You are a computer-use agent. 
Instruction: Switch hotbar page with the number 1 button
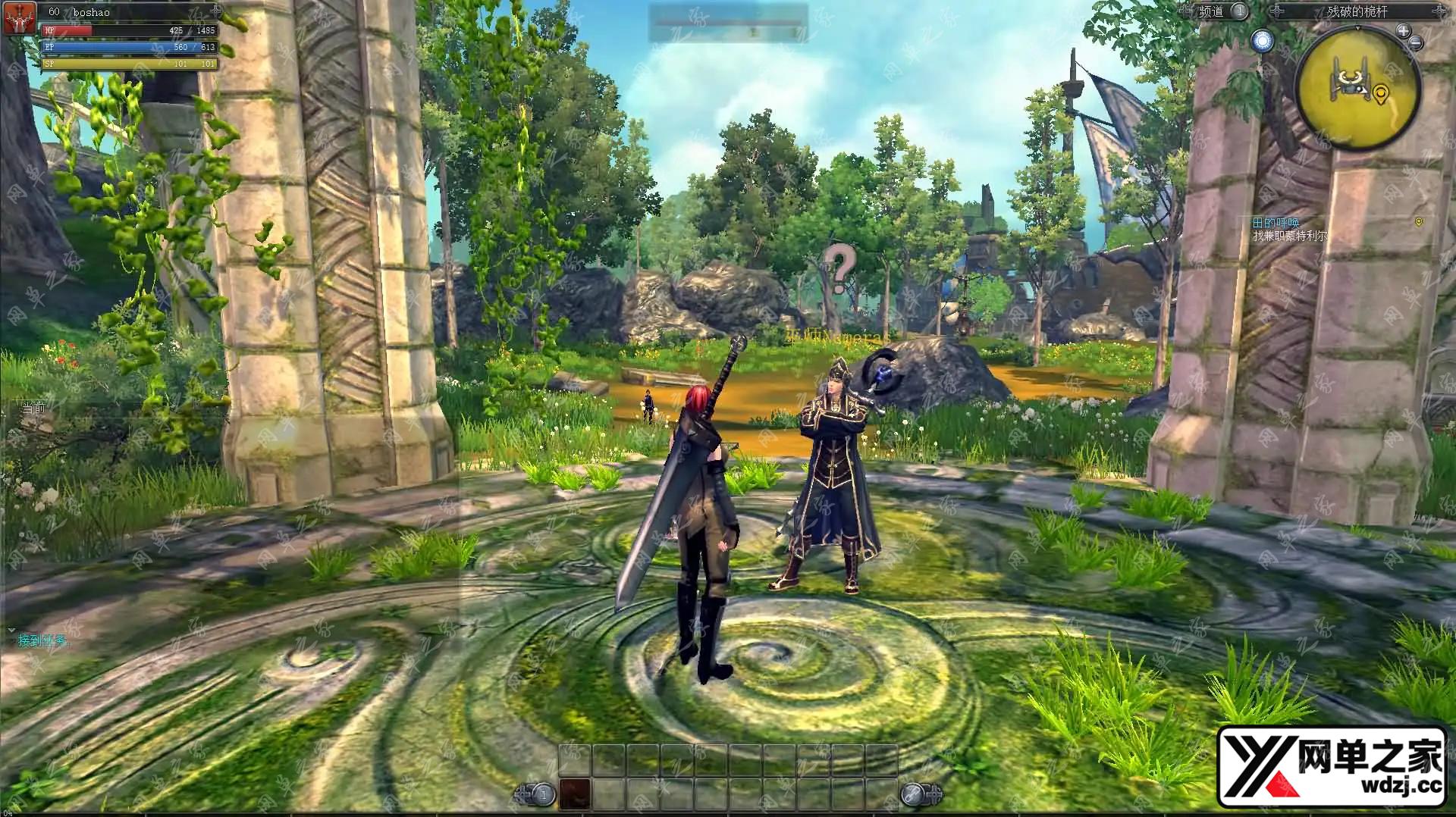[542, 794]
